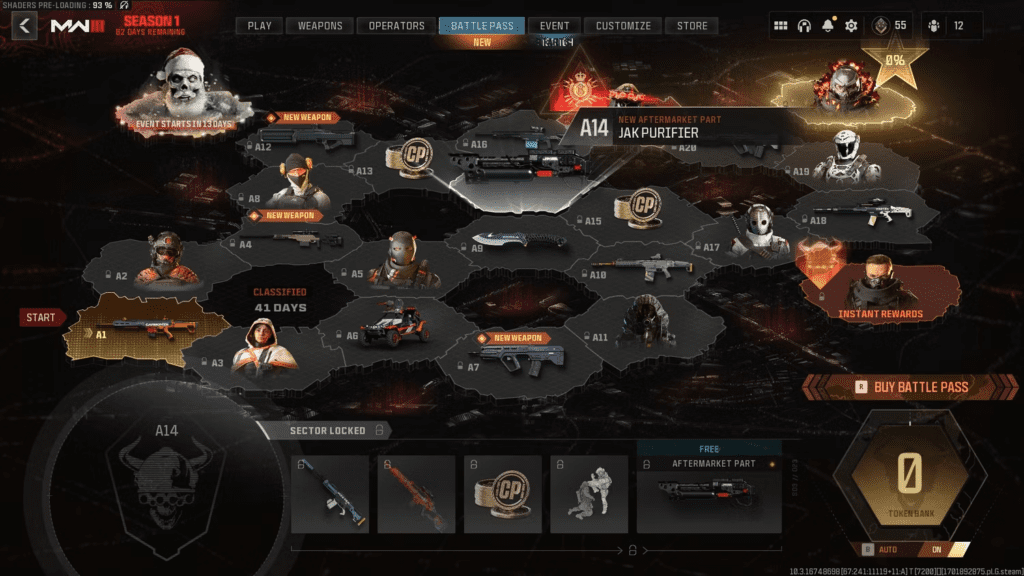Show notifications with the bell icon
1024x576 pixels.
pos(827,26)
